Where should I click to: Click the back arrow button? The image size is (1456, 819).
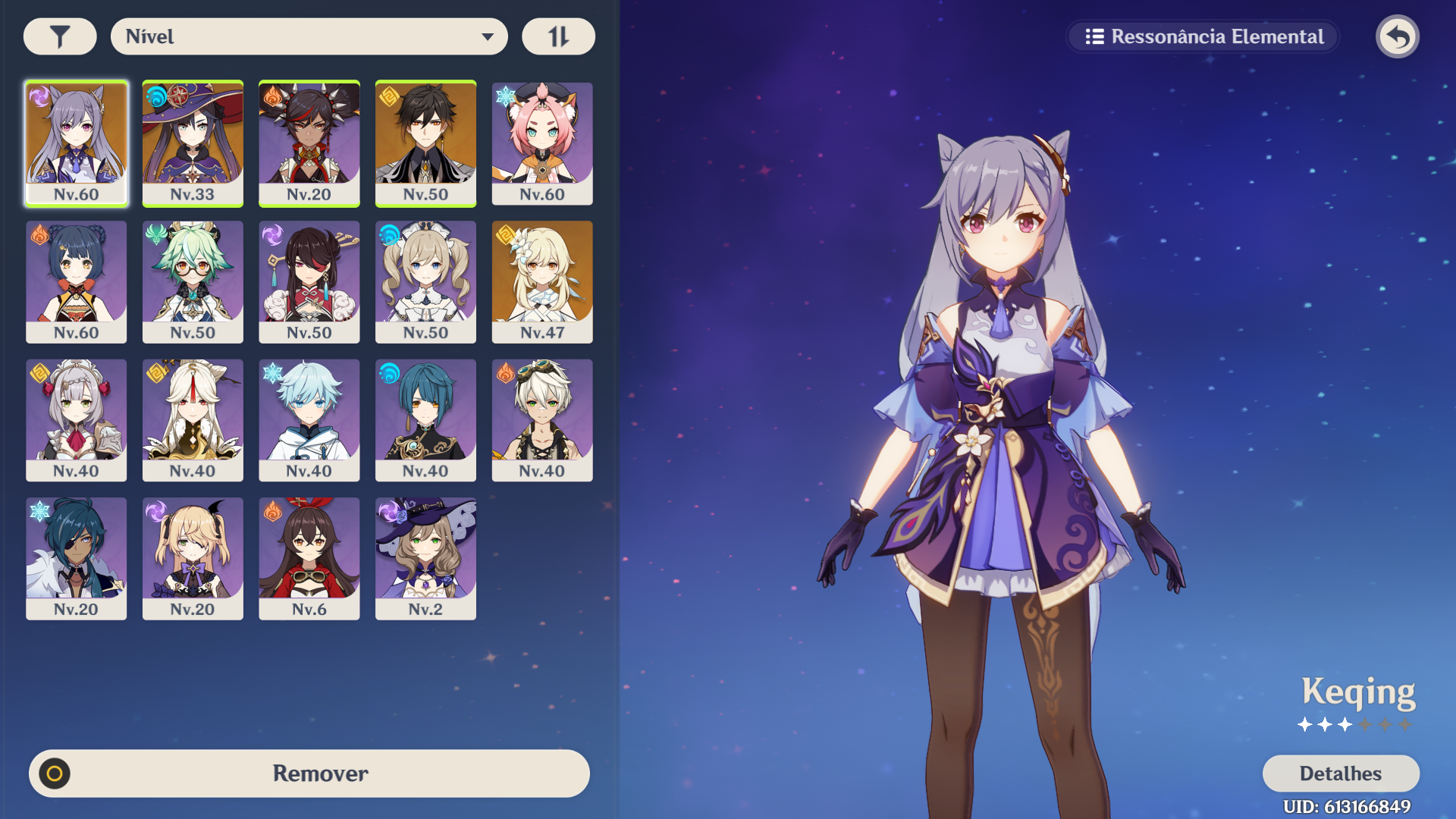coord(1398,36)
